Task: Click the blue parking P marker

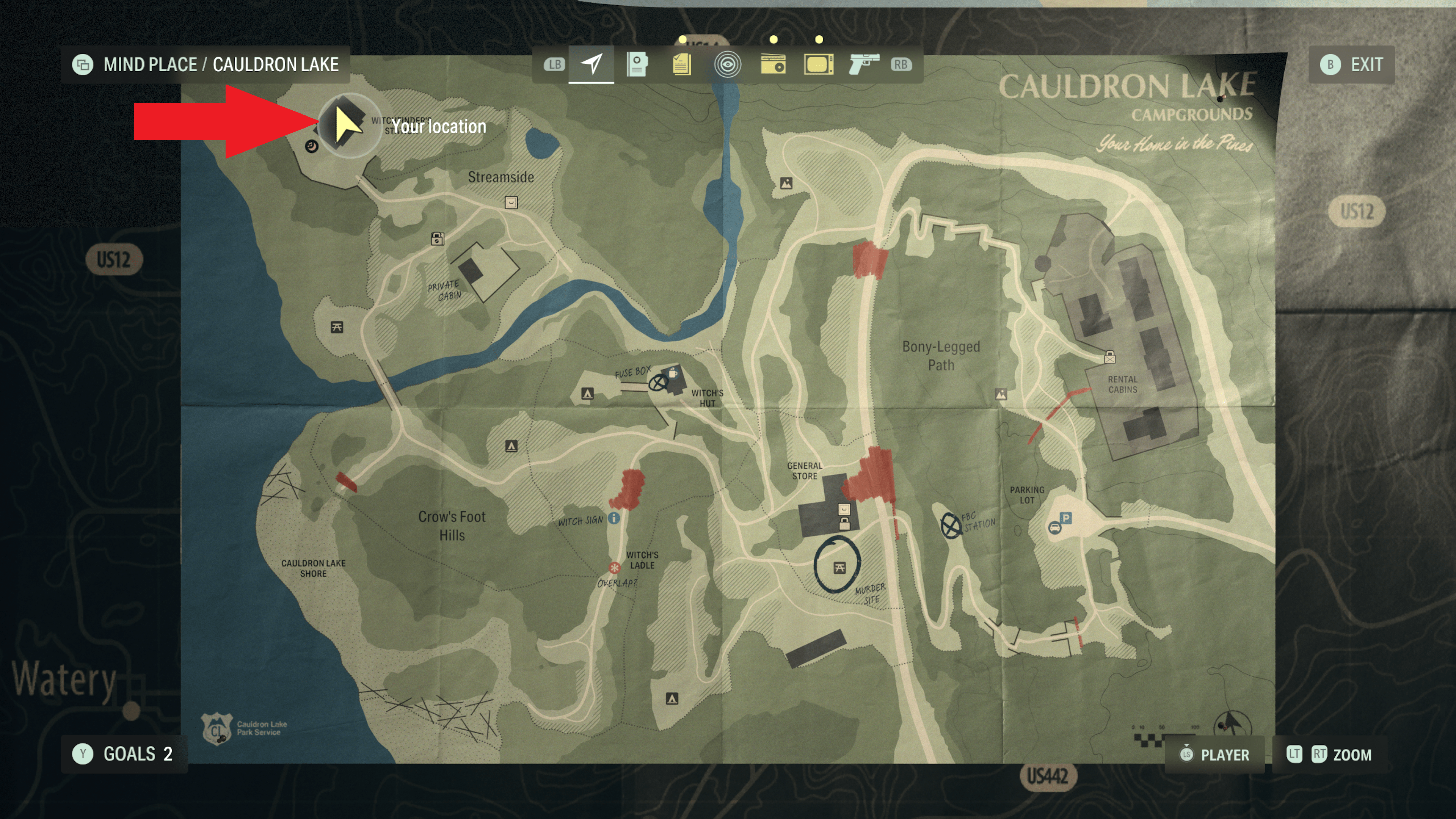Action: point(1065,518)
